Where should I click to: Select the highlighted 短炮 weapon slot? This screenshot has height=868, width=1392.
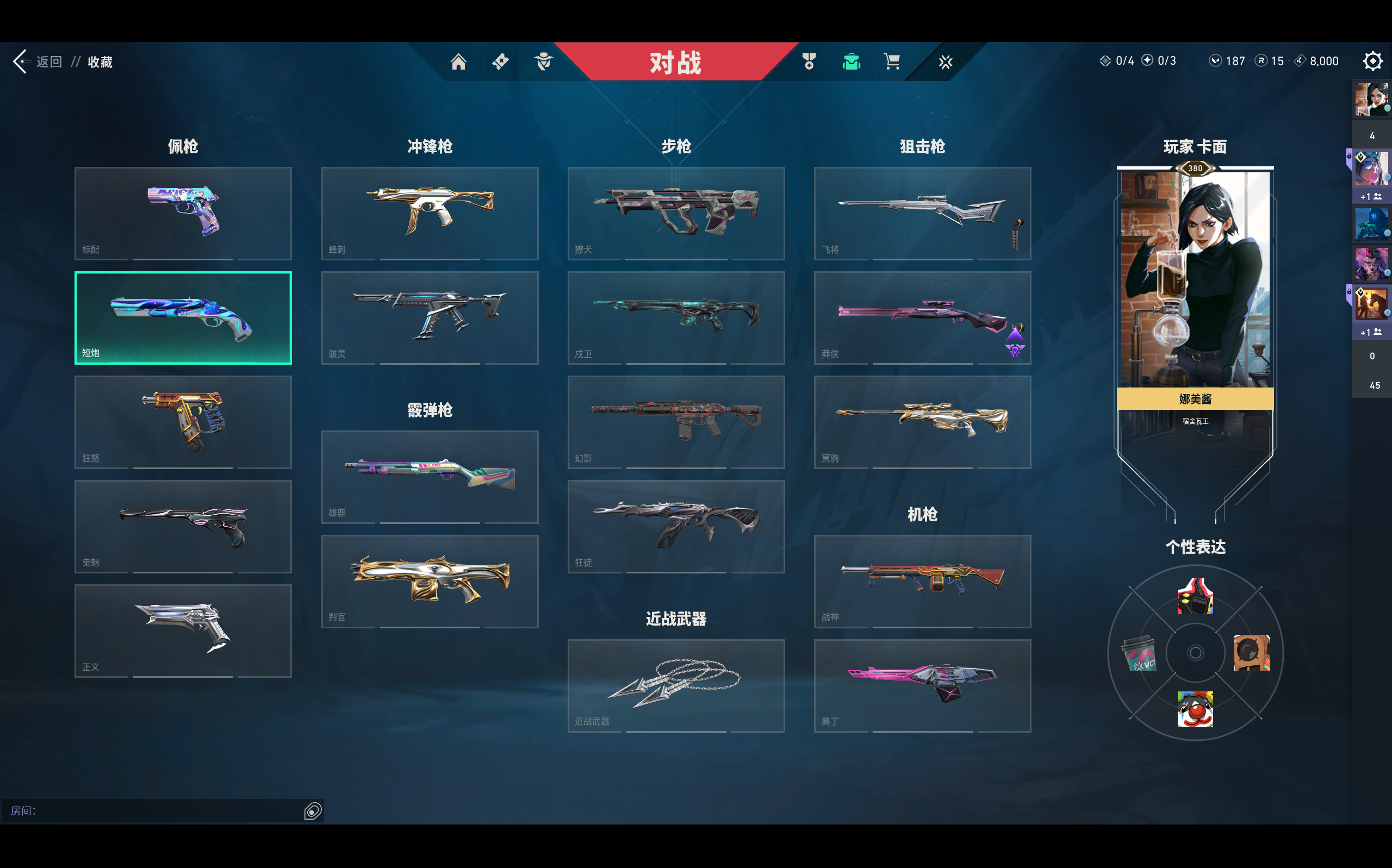tap(183, 317)
